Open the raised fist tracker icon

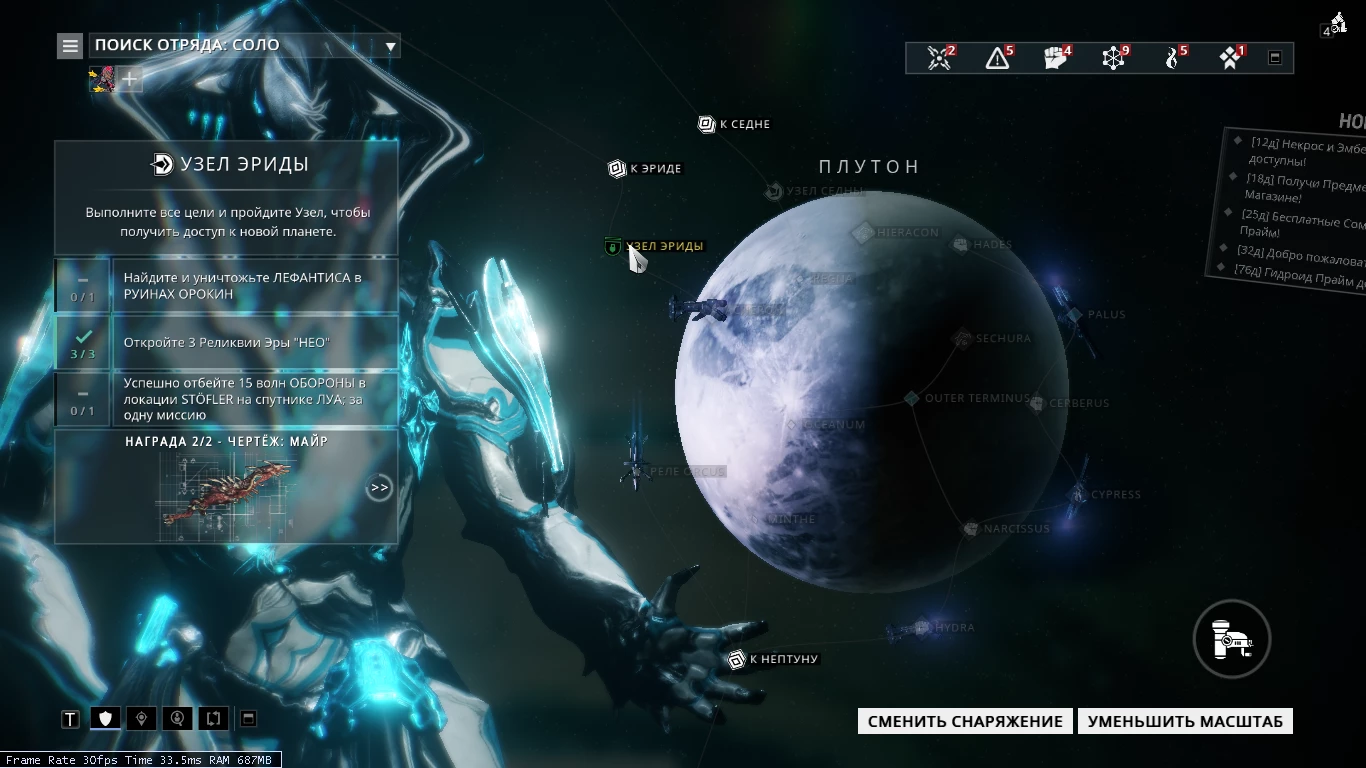pyautogui.click(x=1056, y=58)
